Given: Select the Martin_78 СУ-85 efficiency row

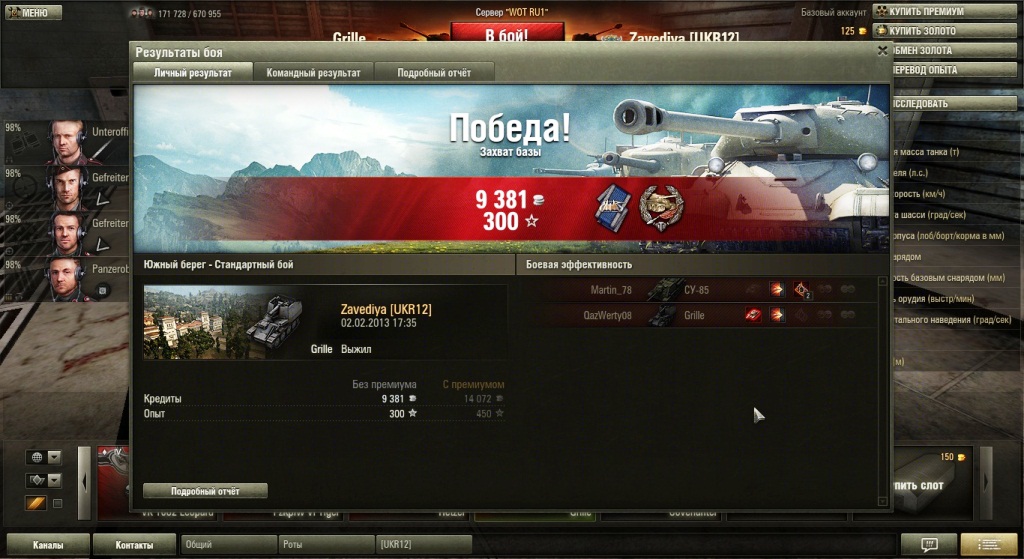Looking at the screenshot, I should (700, 290).
